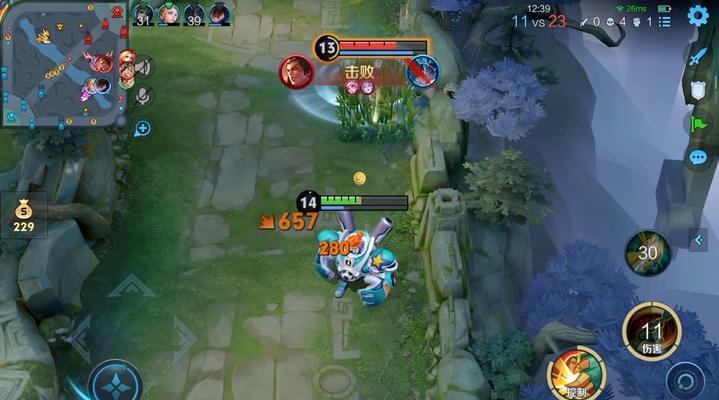Activate the skill showing cooldown 30
Viewport: 719px width, 400px height.
pyautogui.click(x=646, y=252)
